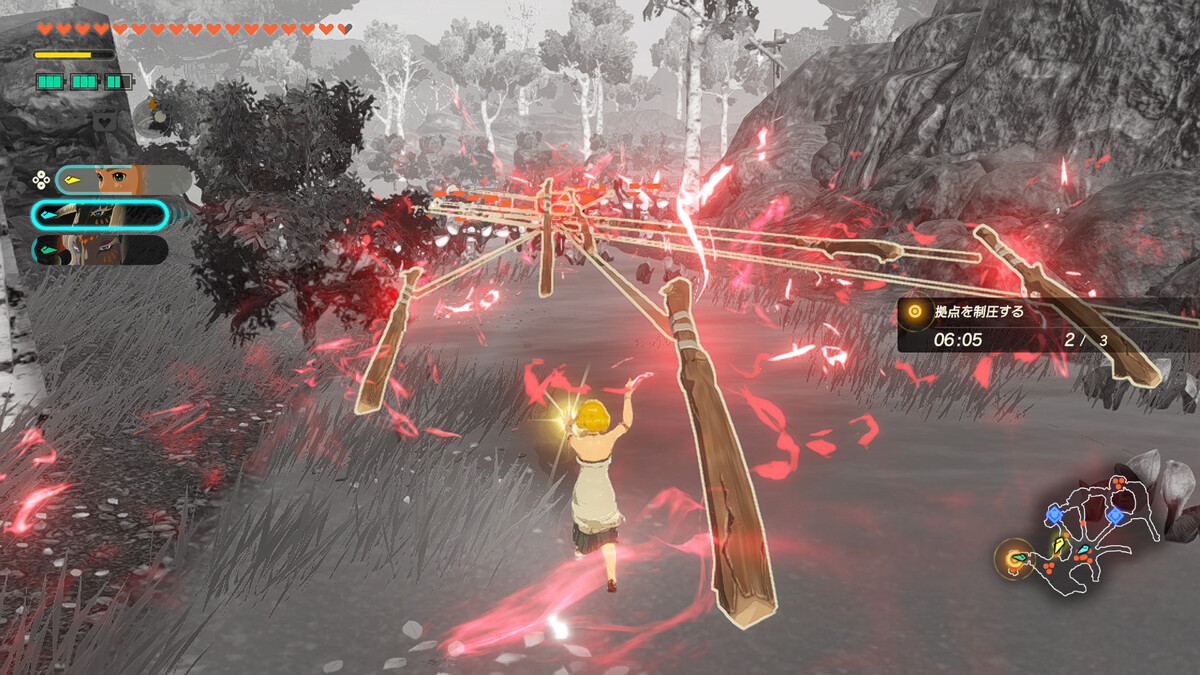
Task: Click the dim heart item icon
Action: 104,121
